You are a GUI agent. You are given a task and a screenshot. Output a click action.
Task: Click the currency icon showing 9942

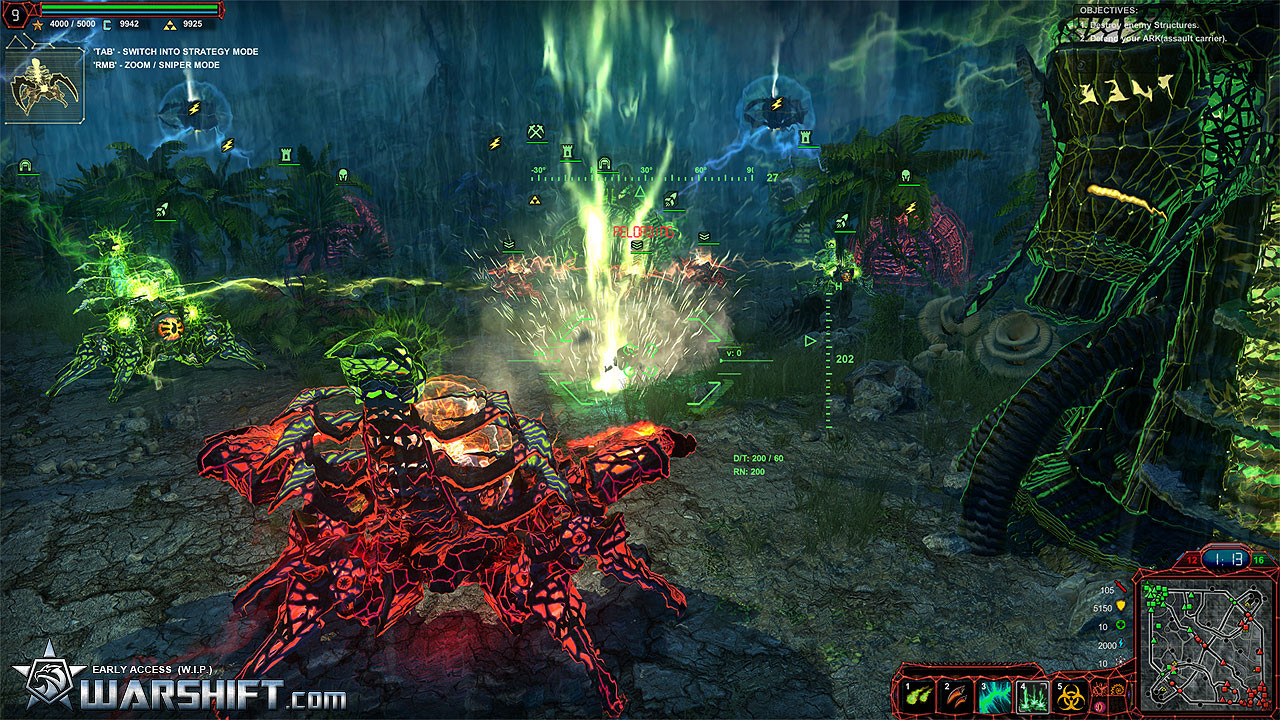[108, 25]
